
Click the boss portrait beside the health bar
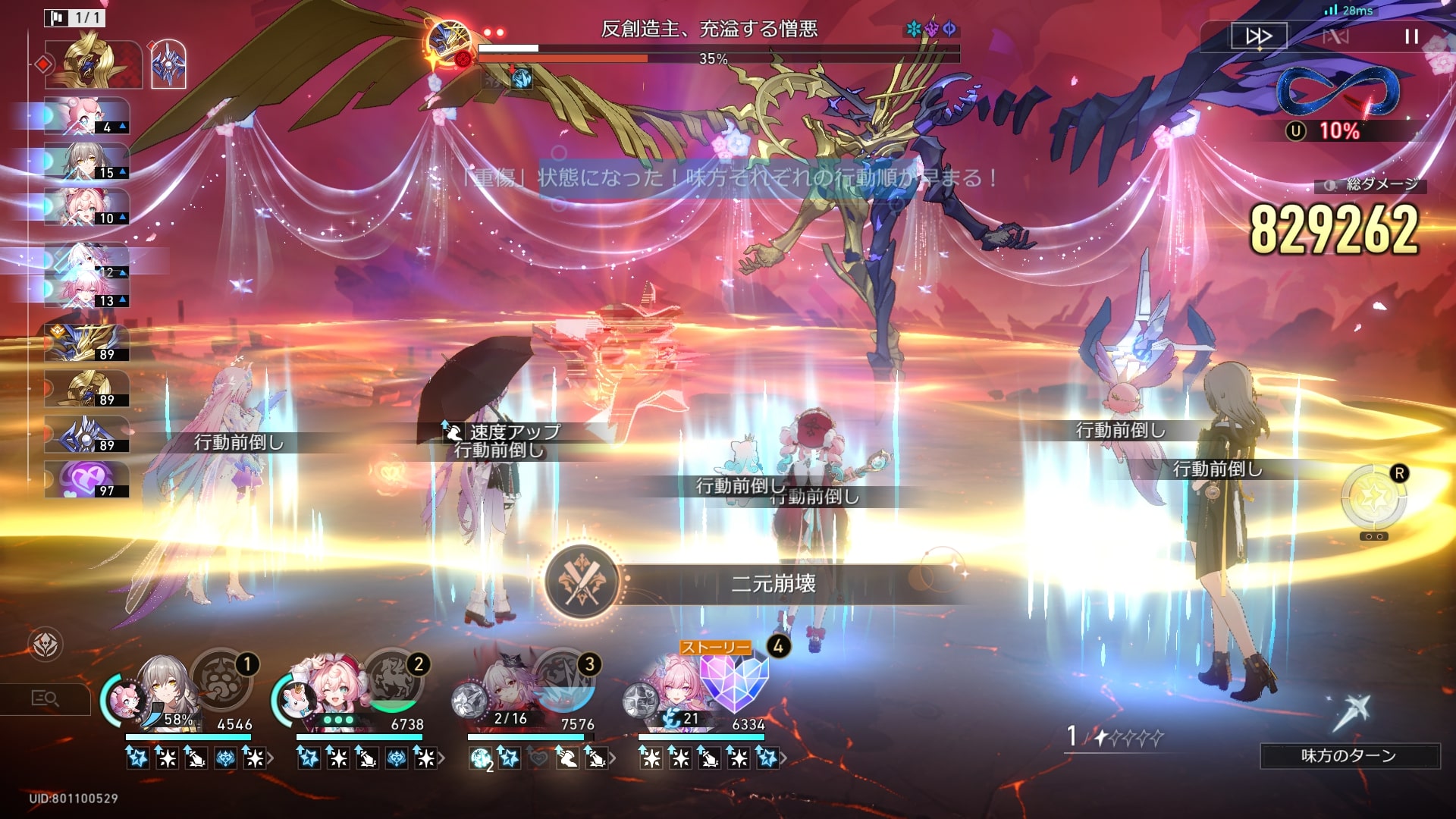click(449, 43)
